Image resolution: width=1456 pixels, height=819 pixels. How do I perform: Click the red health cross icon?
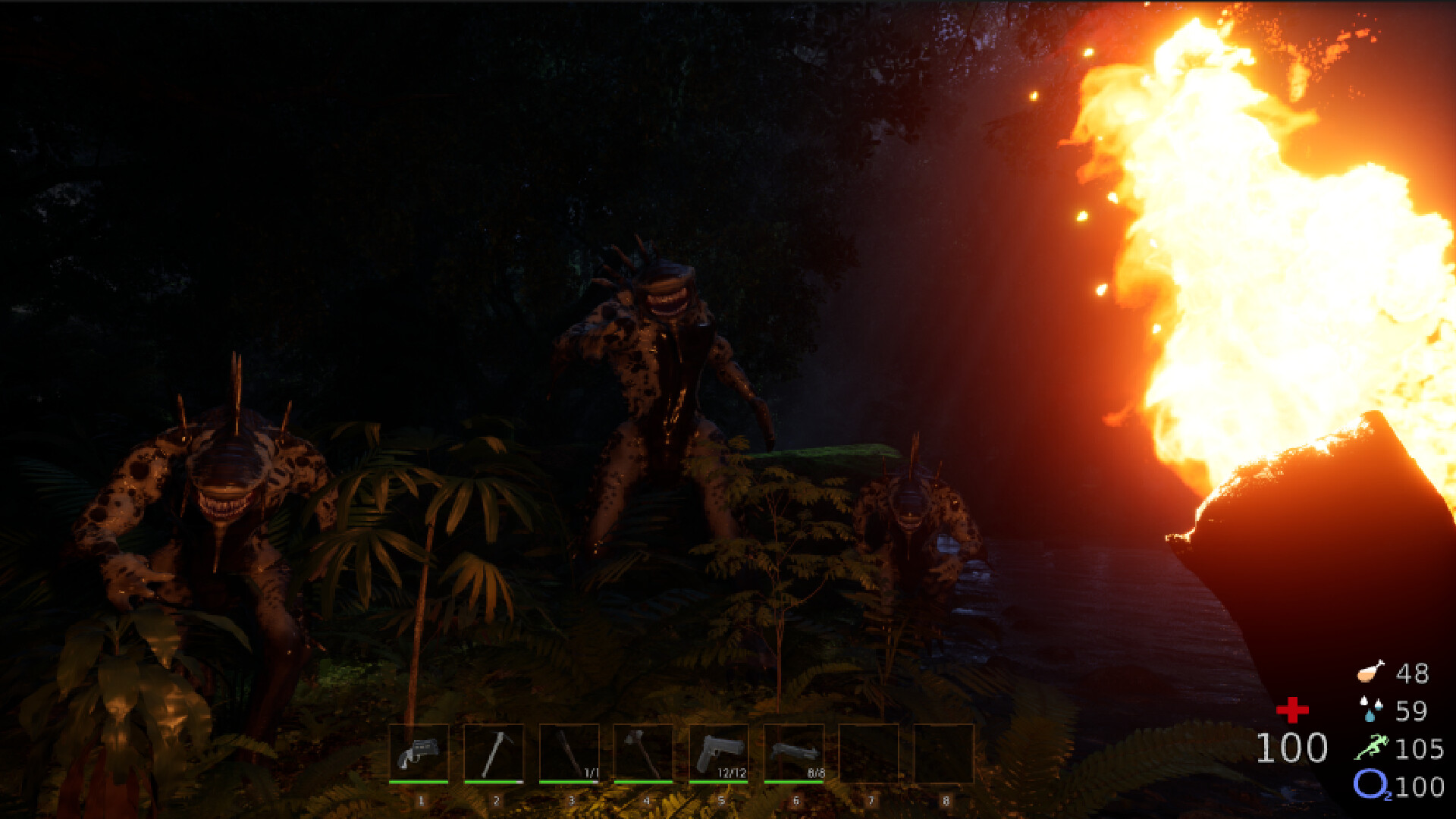pos(1291,711)
